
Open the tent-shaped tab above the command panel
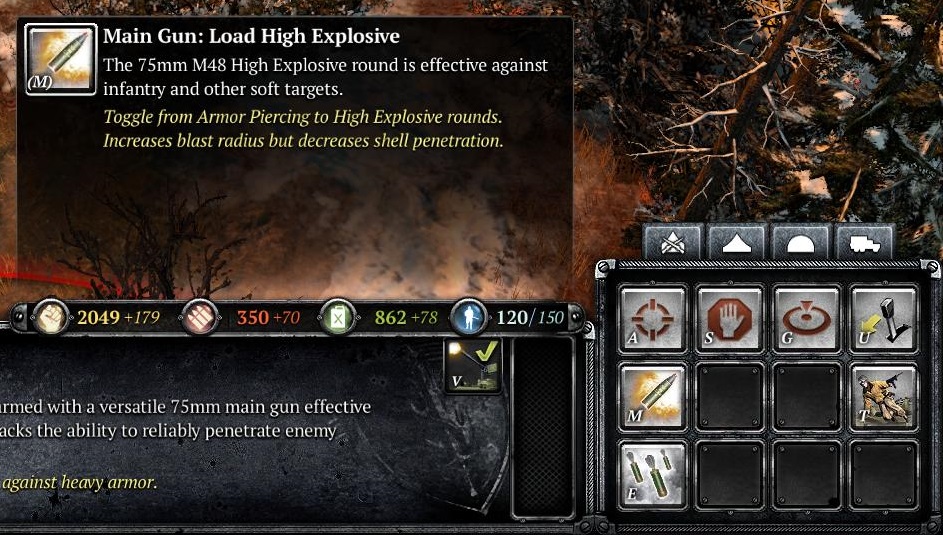[x=737, y=243]
